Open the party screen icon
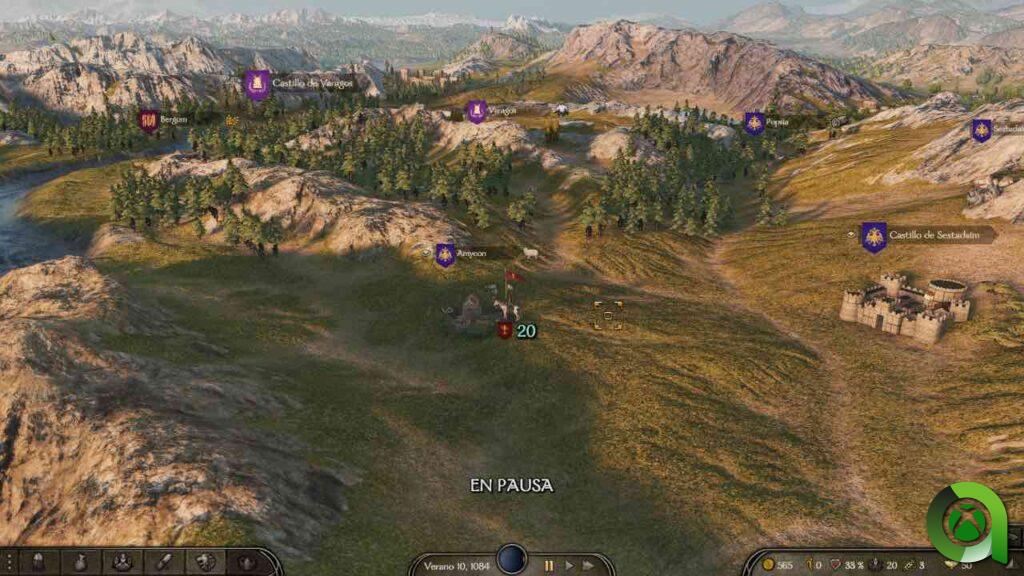 122,562
